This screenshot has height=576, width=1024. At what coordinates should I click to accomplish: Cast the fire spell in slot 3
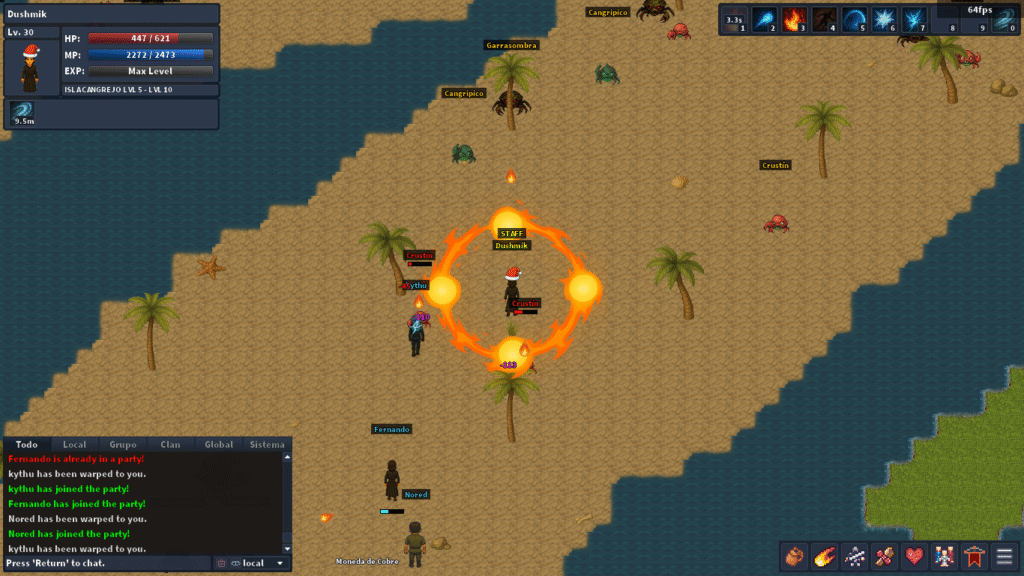794,20
